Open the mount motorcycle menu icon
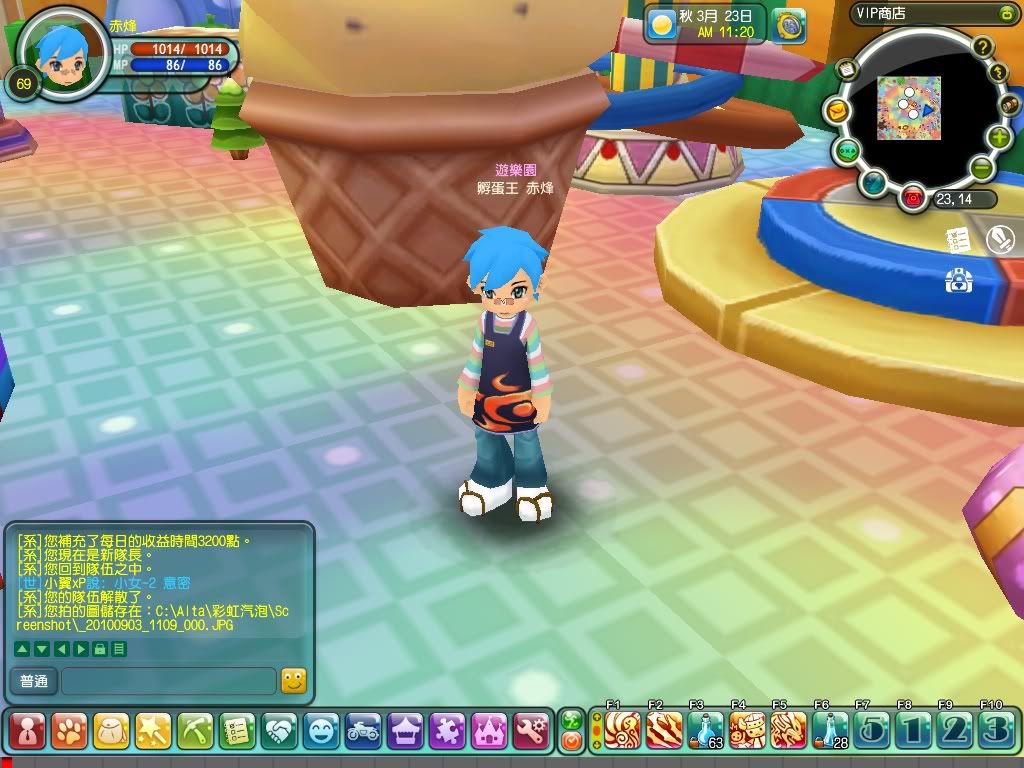Image resolution: width=1024 pixels, height=768 pixels. click(x=363, y=732)
